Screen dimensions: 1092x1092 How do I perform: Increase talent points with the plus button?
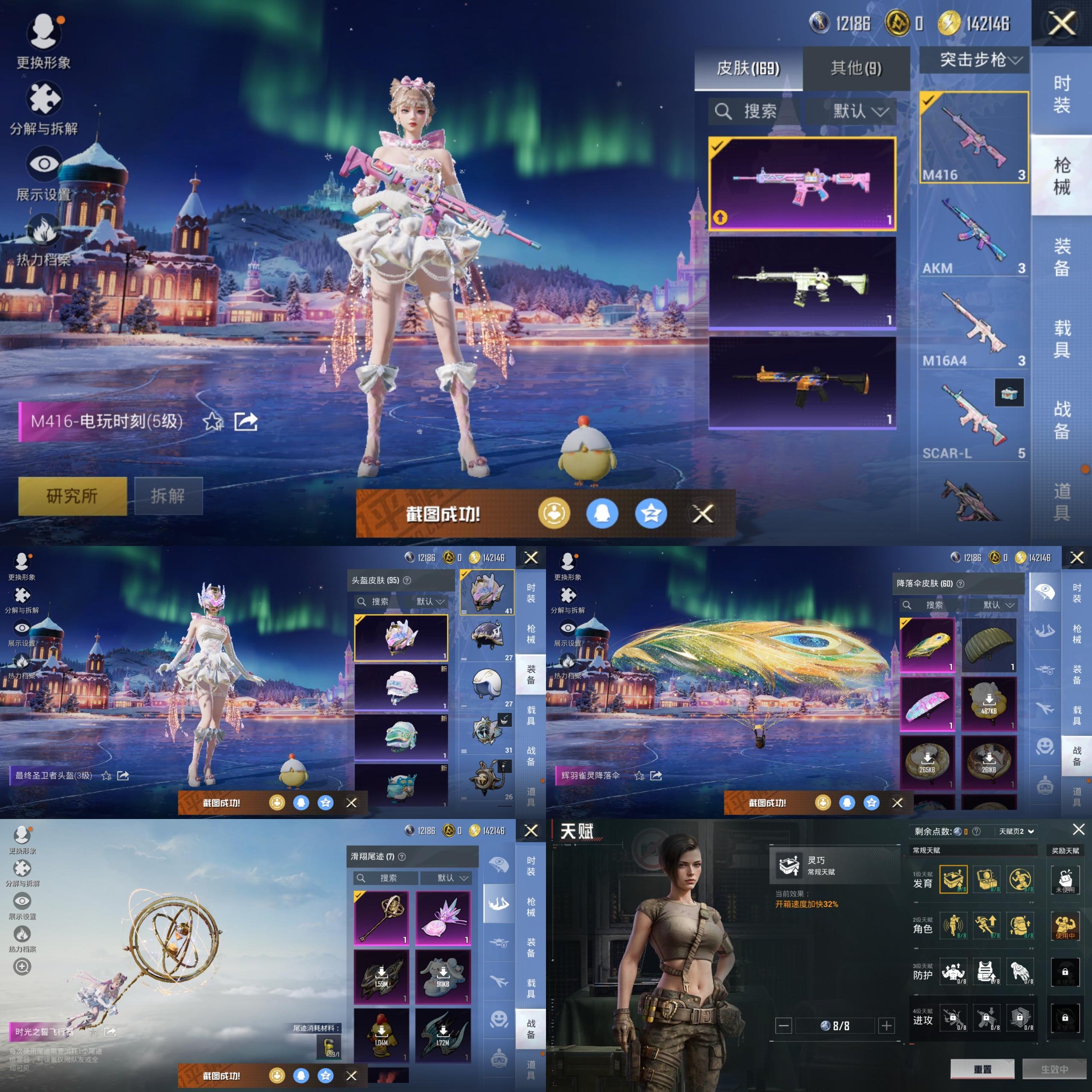[886, 1025]
